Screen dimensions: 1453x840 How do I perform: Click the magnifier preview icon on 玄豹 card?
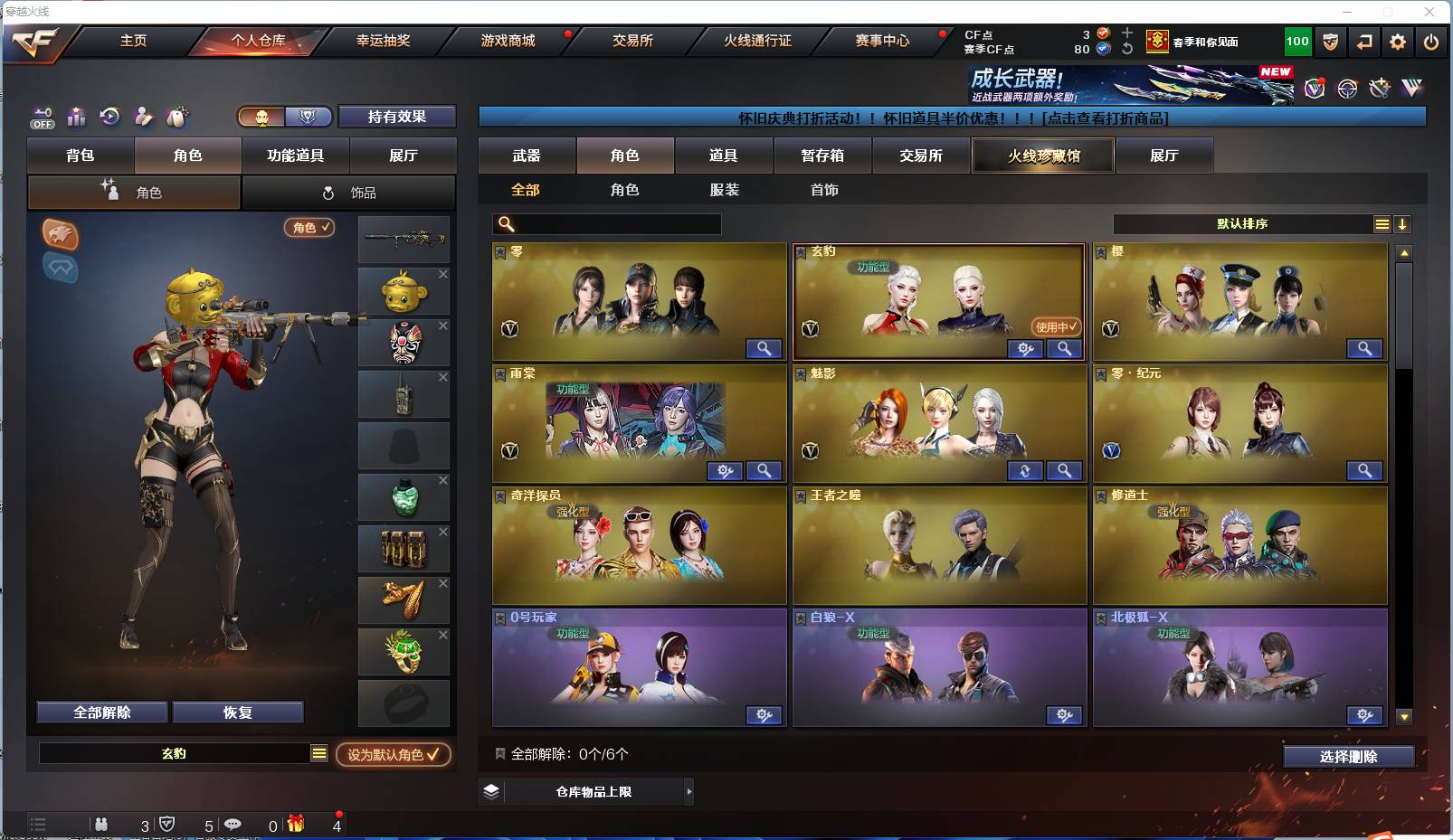[1065, 348]
